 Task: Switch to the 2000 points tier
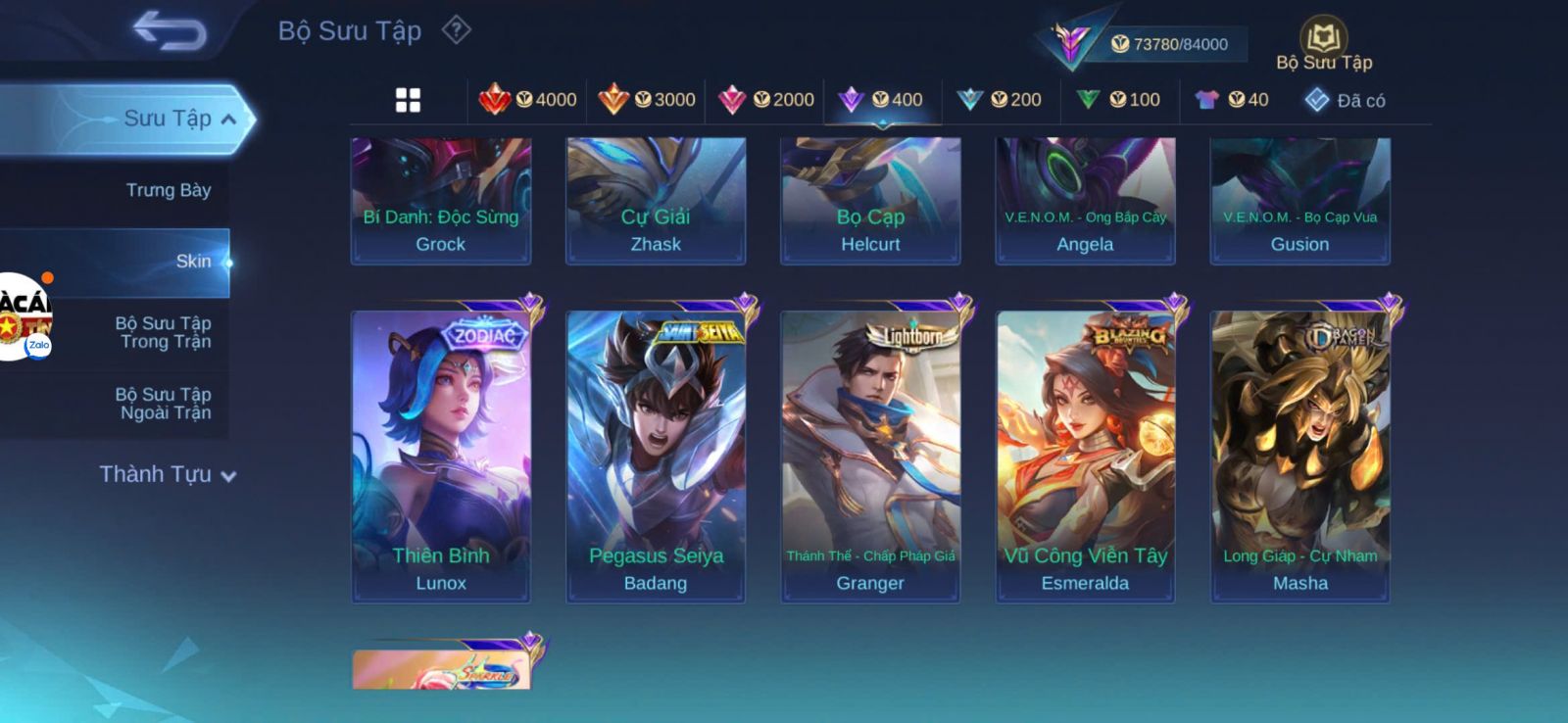tap(766, 100)
